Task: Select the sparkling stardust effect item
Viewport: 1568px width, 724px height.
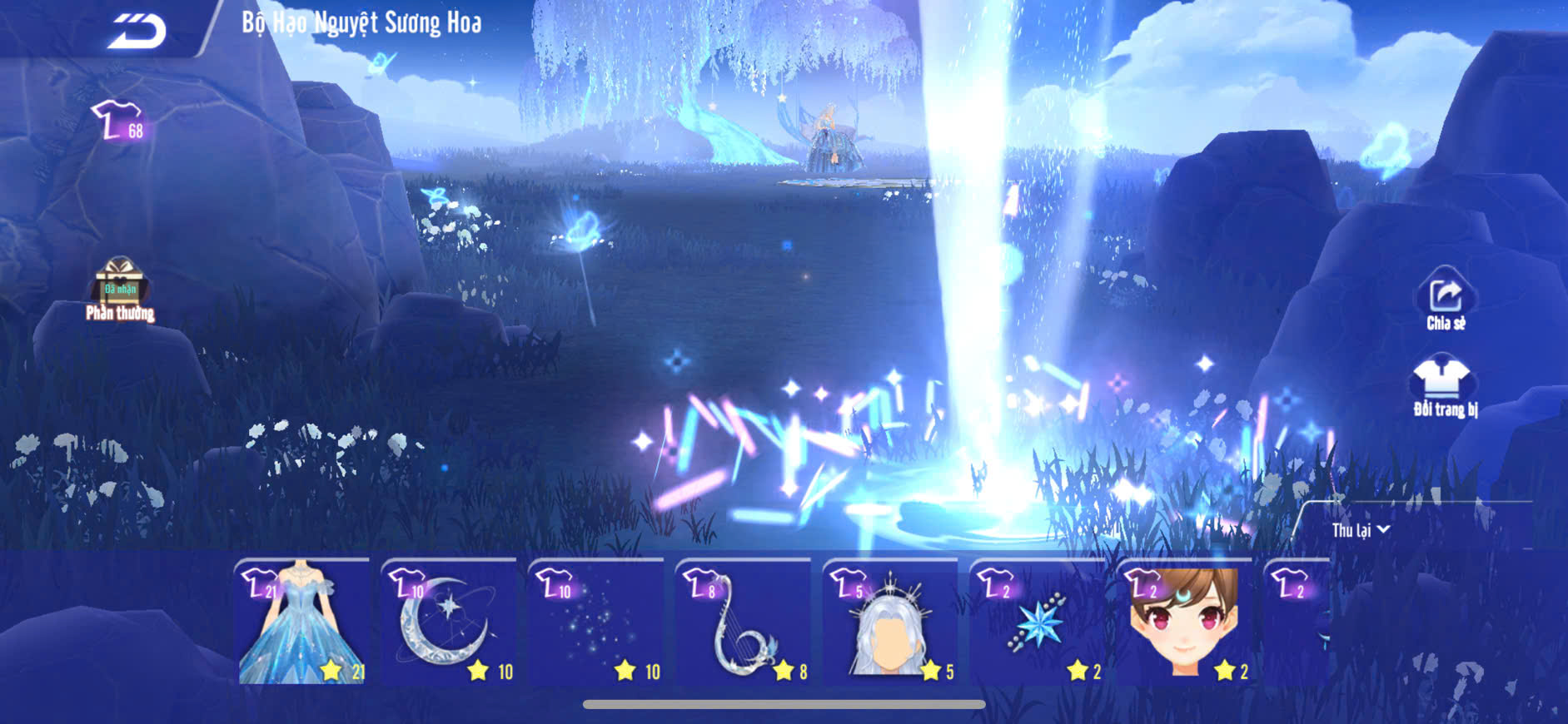Action: click(596, 622)
